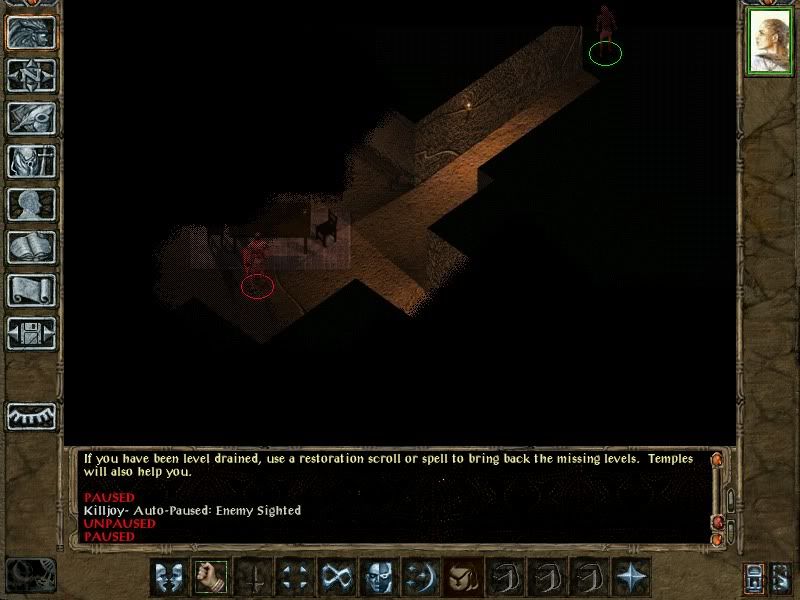800x600 pixels.
Task: Open the options menu with the floppy disk icon
Action: (31, 333)
